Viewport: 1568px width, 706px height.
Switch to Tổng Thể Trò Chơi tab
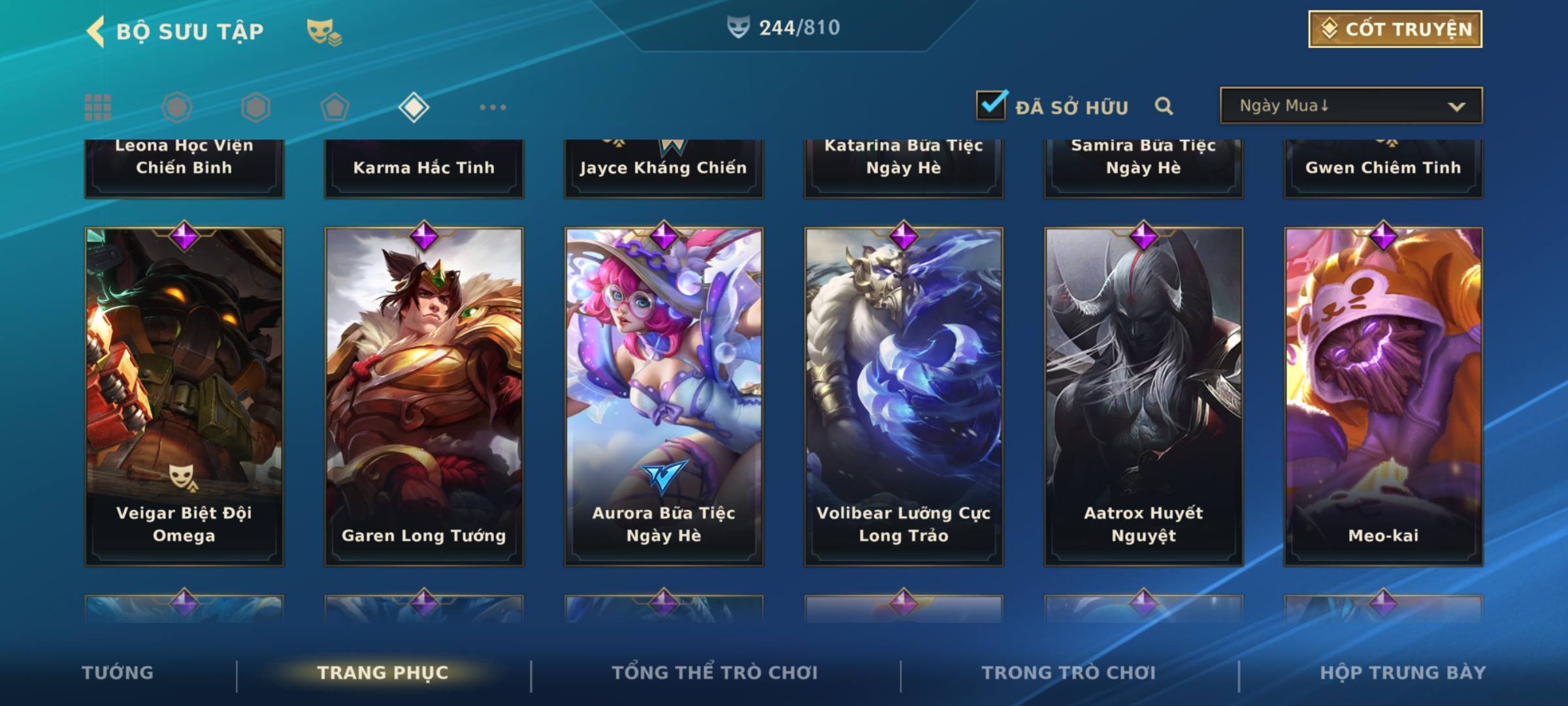click(x=715, y=673)
